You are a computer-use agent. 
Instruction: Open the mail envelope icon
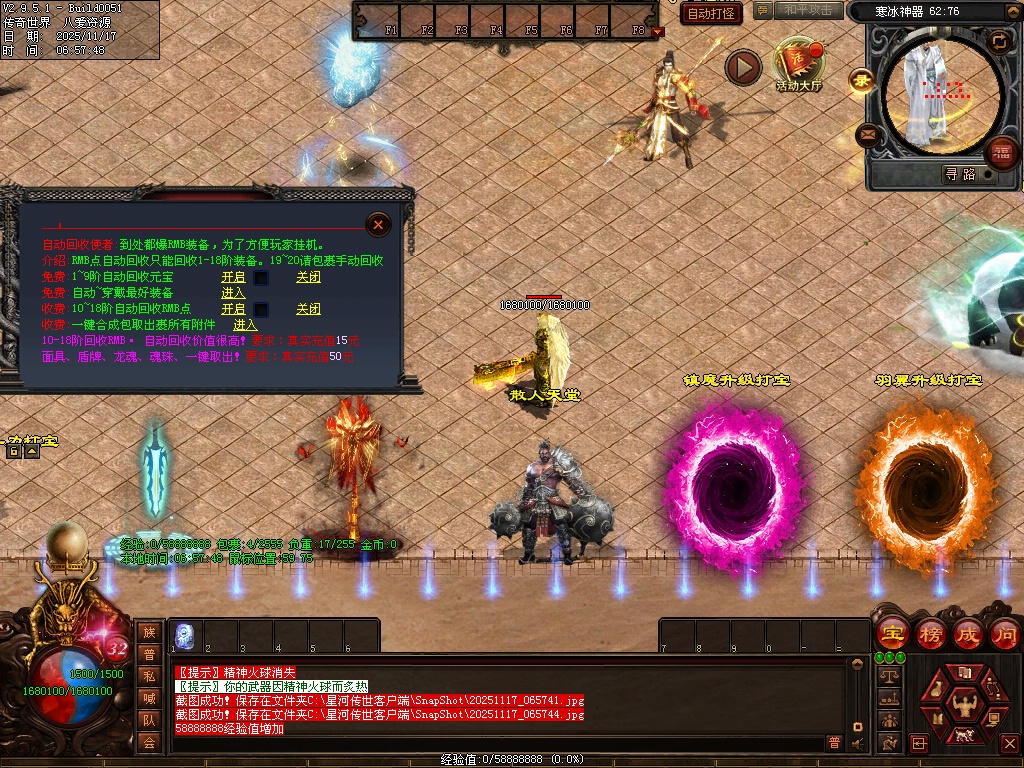click(x=866, y=133)
